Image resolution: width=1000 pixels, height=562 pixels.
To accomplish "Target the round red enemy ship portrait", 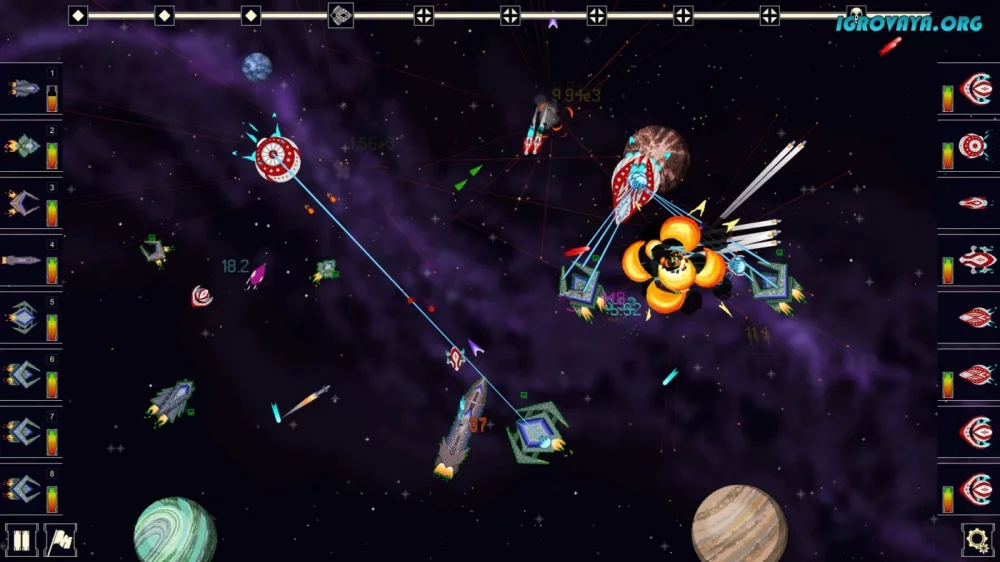I will pyautogui.click(x=973, y=147).
